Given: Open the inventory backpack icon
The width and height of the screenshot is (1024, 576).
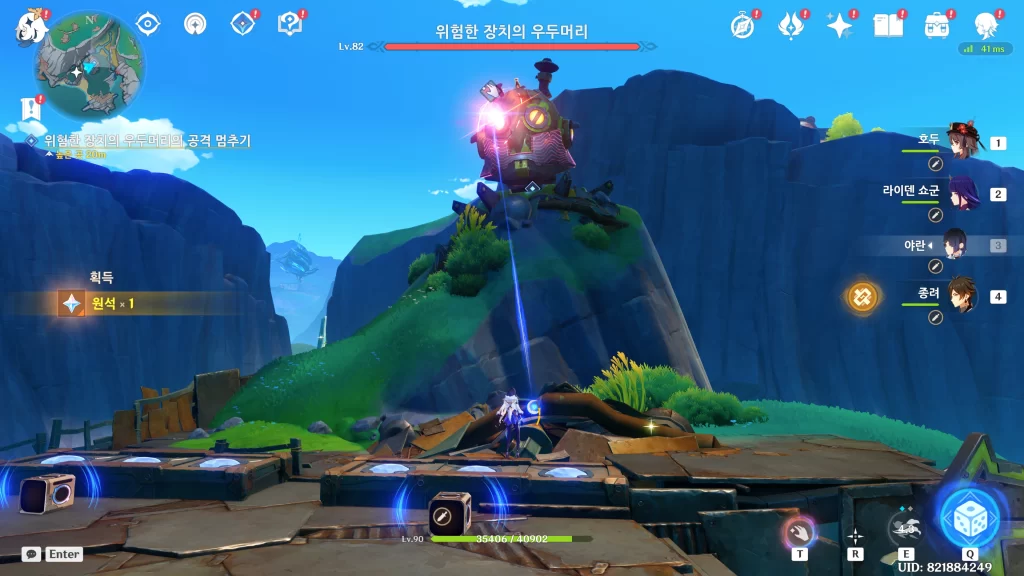Looking at the screenshot, I should pyautogui.click(x=937, y=26).
